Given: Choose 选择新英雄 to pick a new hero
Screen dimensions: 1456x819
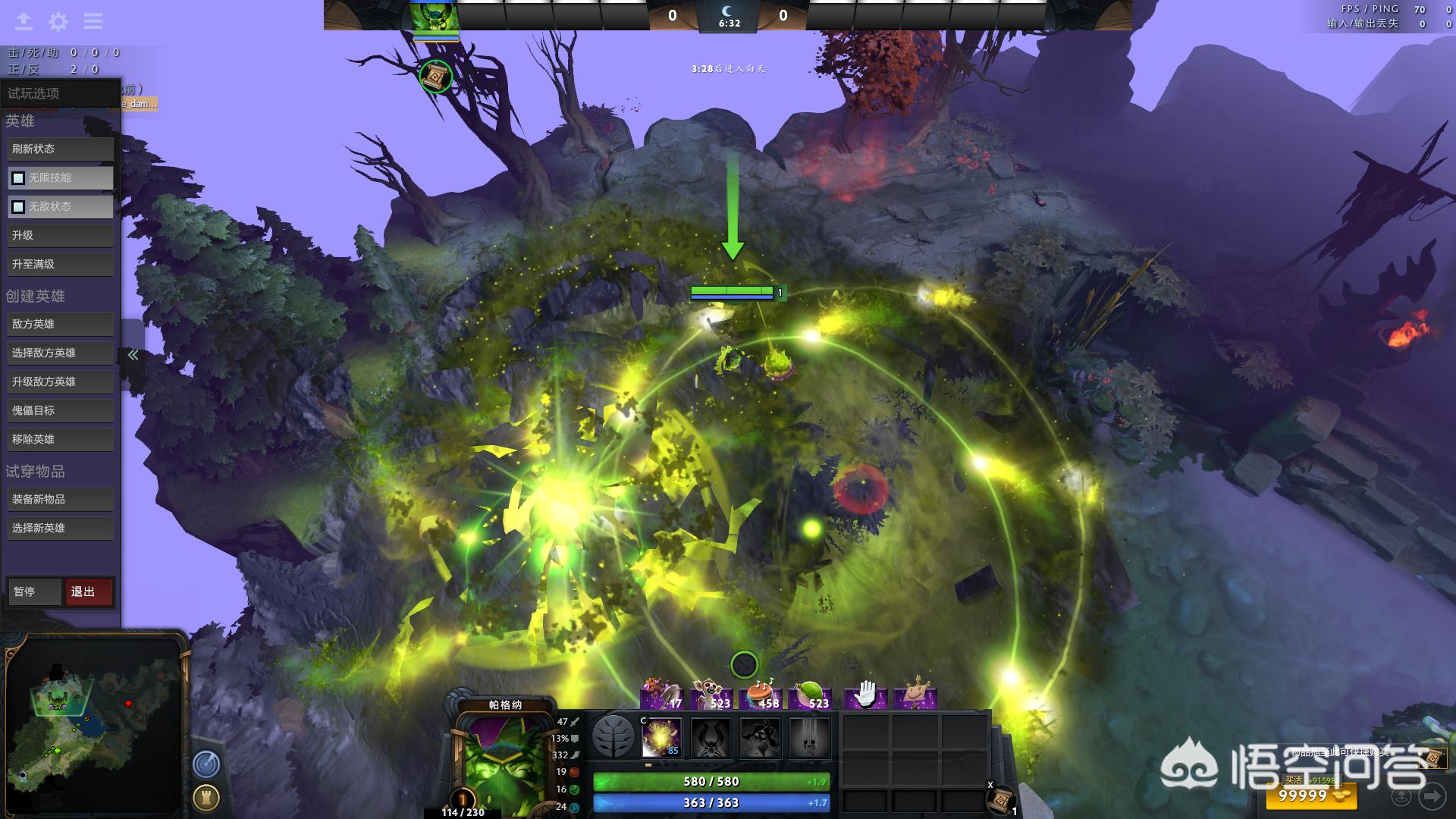Looking at the screenshot, I should click(60, 529).
